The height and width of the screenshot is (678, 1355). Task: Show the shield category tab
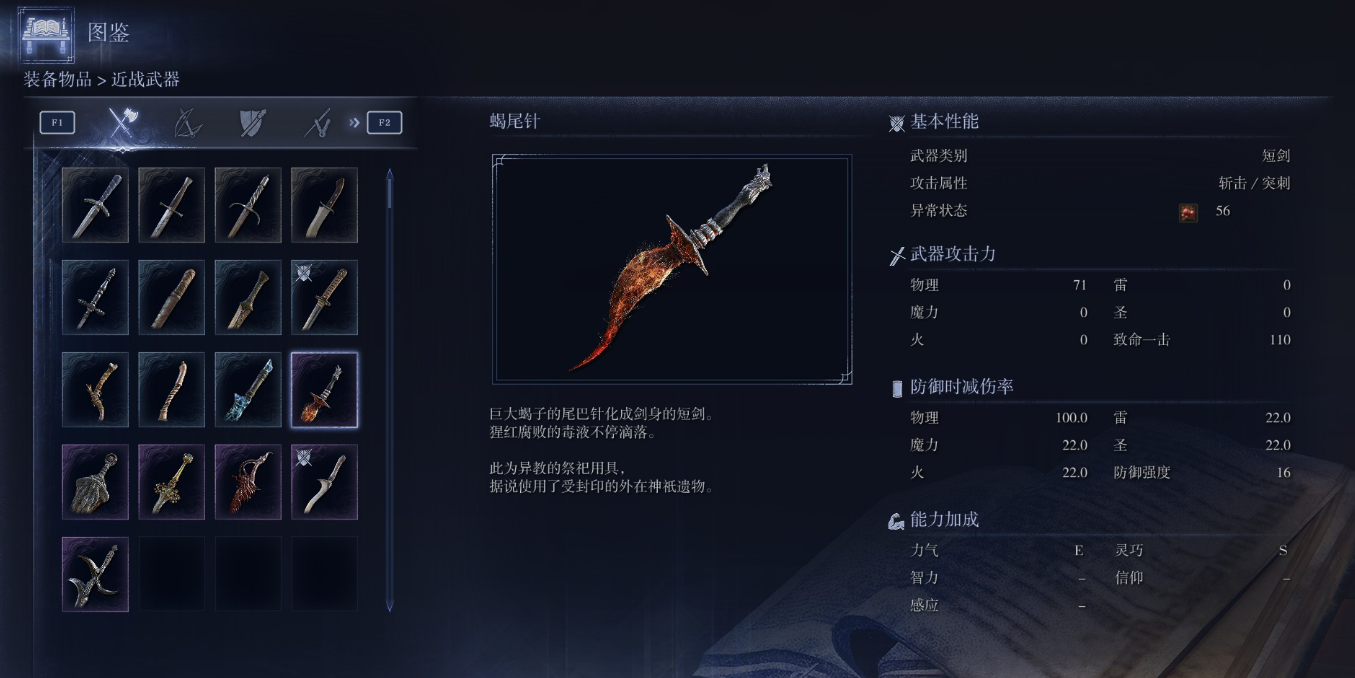pyautogui.click(x=252, y=123)
